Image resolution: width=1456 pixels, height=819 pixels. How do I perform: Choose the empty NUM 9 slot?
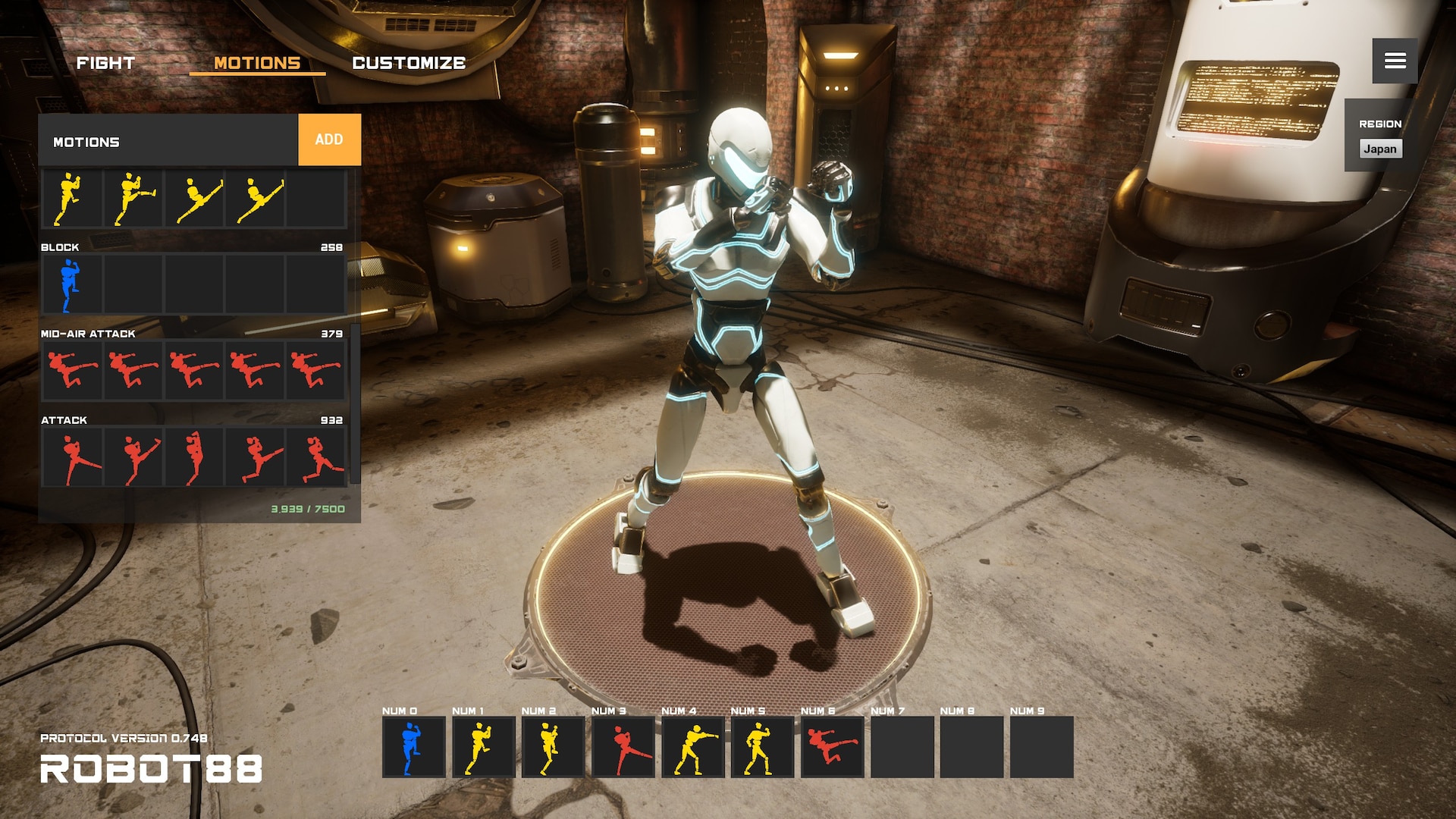point(1041,747)
